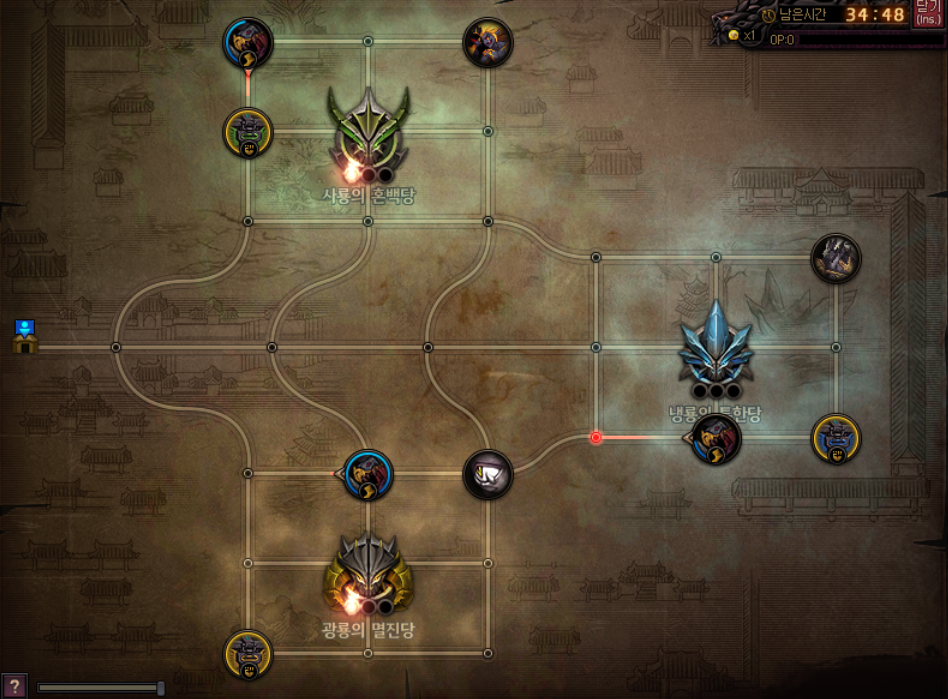Screen dimensions: 948x699
Task: Pick the red-armored squad node under 냉룡의 혹한당
Action: (x=716, y=438)
